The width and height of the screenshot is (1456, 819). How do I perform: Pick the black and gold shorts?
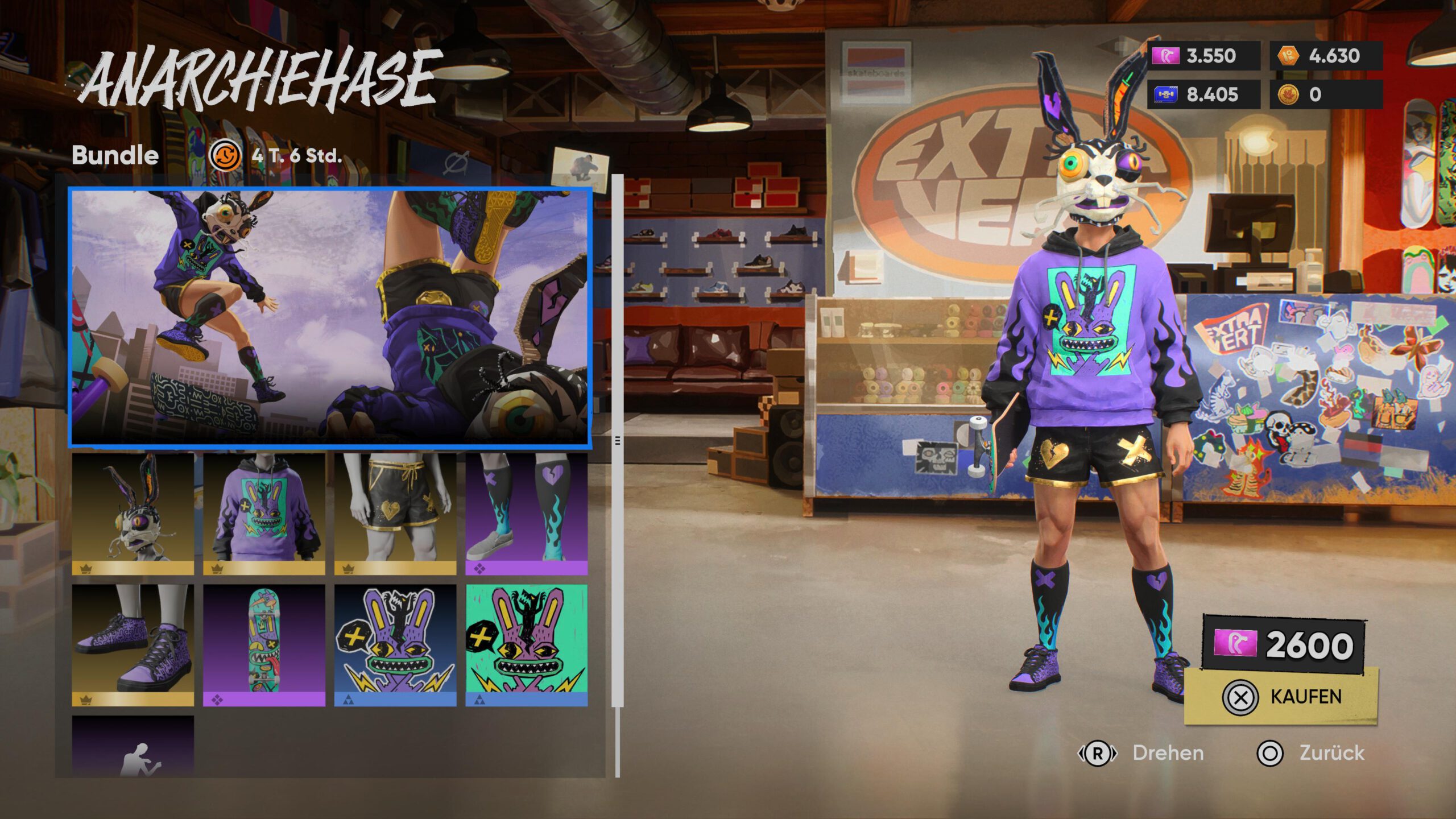(x=395, y=514)
